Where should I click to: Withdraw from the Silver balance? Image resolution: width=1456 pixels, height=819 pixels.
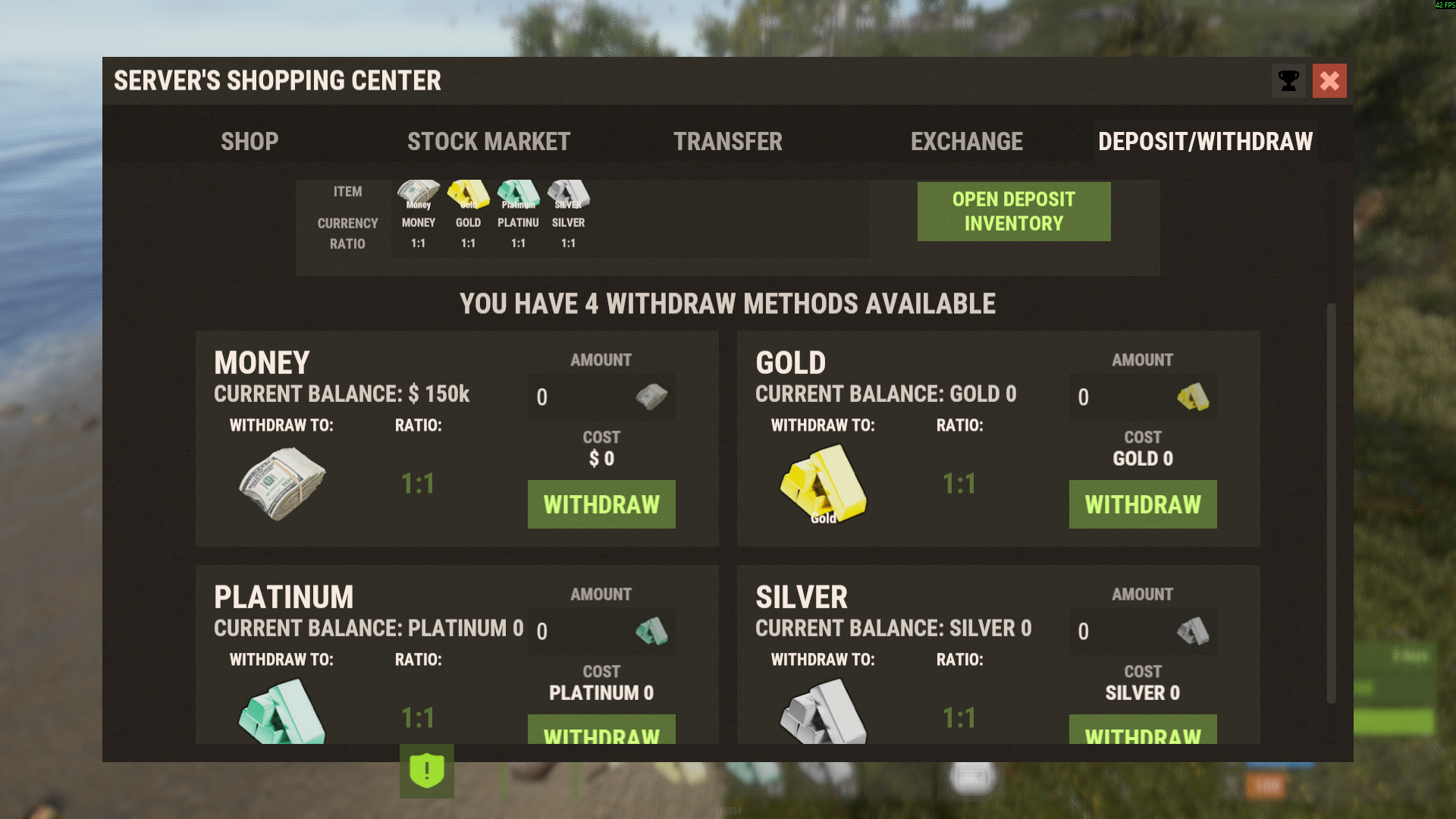pyautogui.click(x=1143, y=730)
